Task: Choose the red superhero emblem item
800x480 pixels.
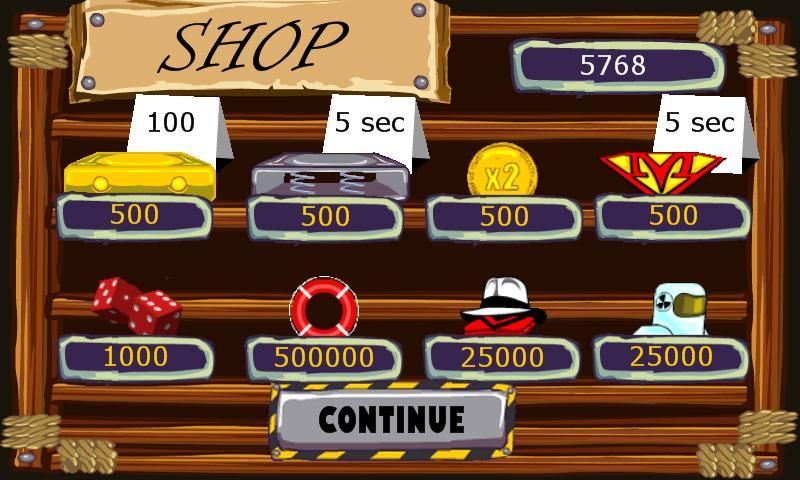Action: click(661, 172)
